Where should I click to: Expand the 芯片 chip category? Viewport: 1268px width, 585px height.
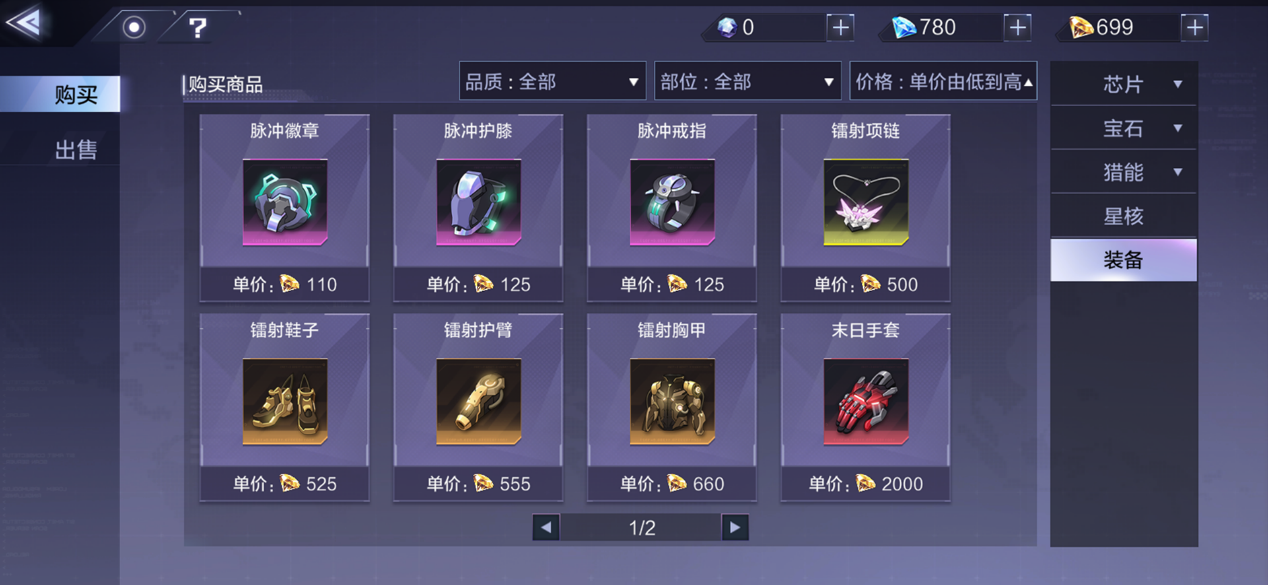click(x=1124, y=85)
